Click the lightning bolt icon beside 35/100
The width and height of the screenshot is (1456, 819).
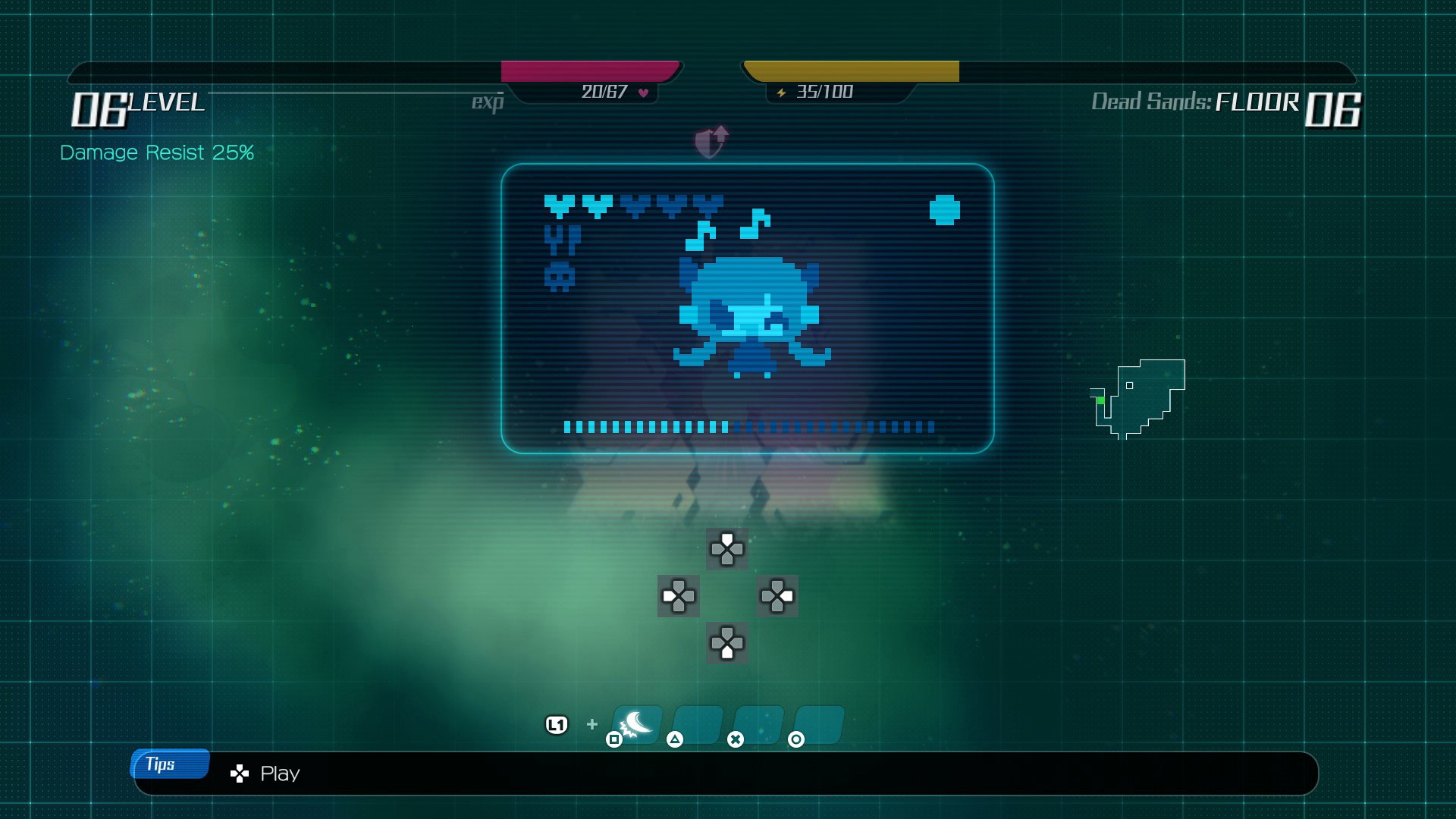pyautogui.click(x=781, y=92)
